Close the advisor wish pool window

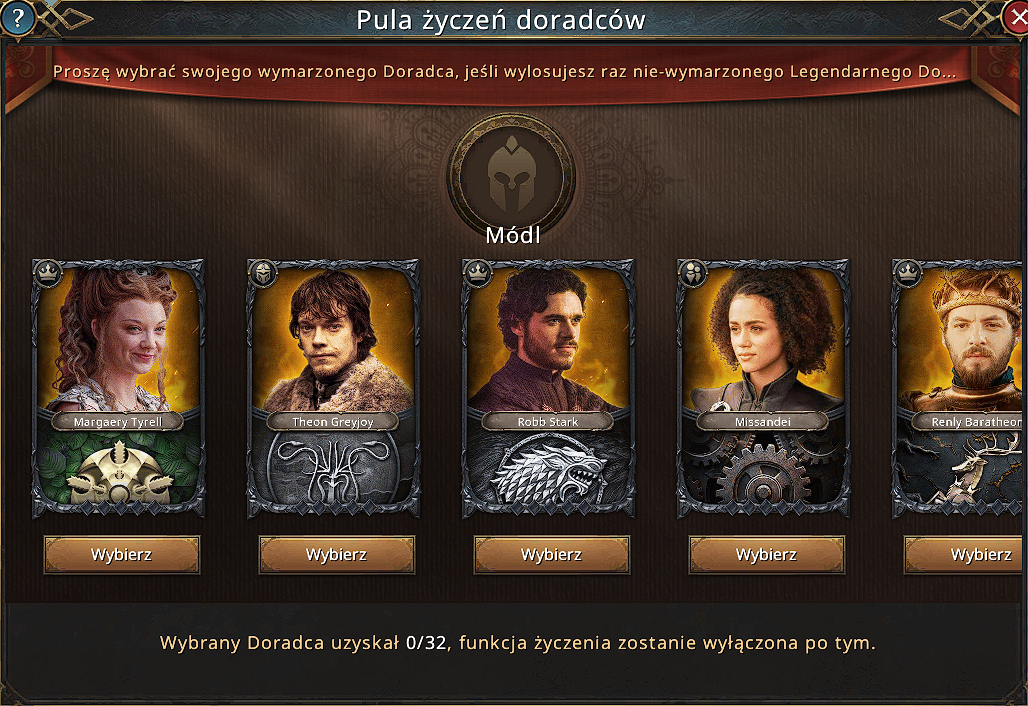pos(1015,16)
